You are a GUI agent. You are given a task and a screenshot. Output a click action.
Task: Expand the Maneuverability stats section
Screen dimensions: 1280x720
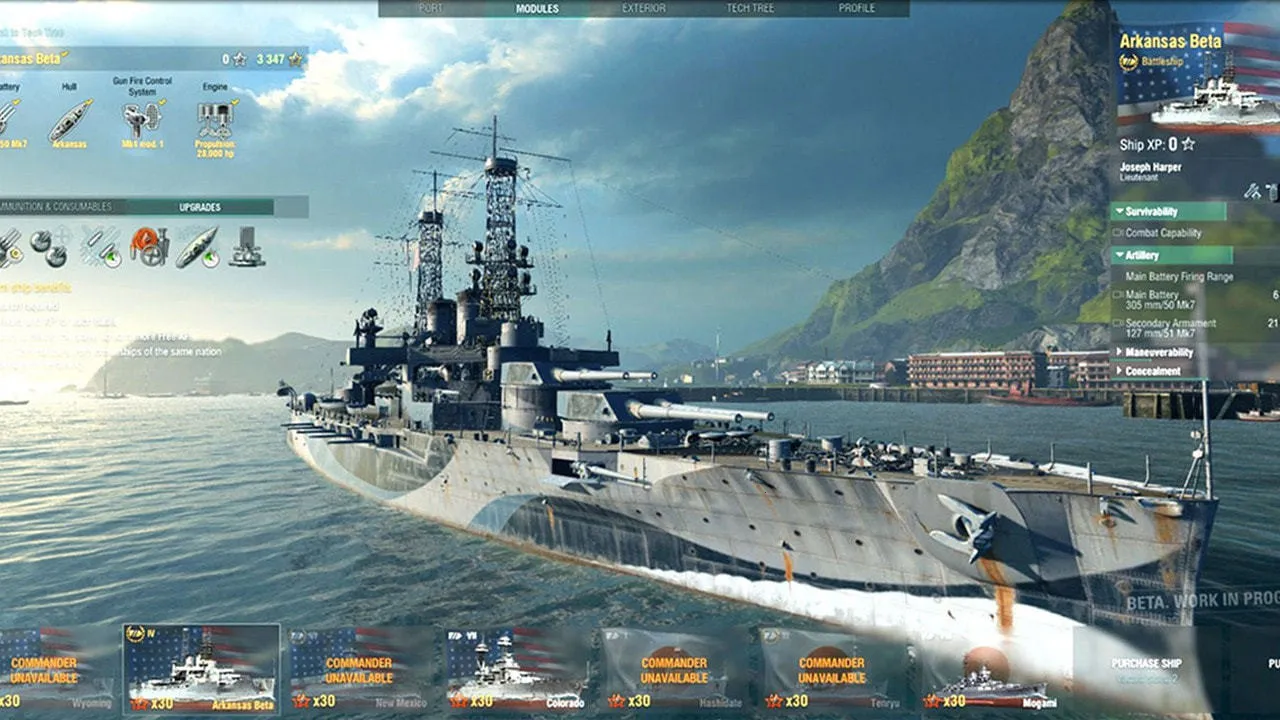click(1158, 353)
